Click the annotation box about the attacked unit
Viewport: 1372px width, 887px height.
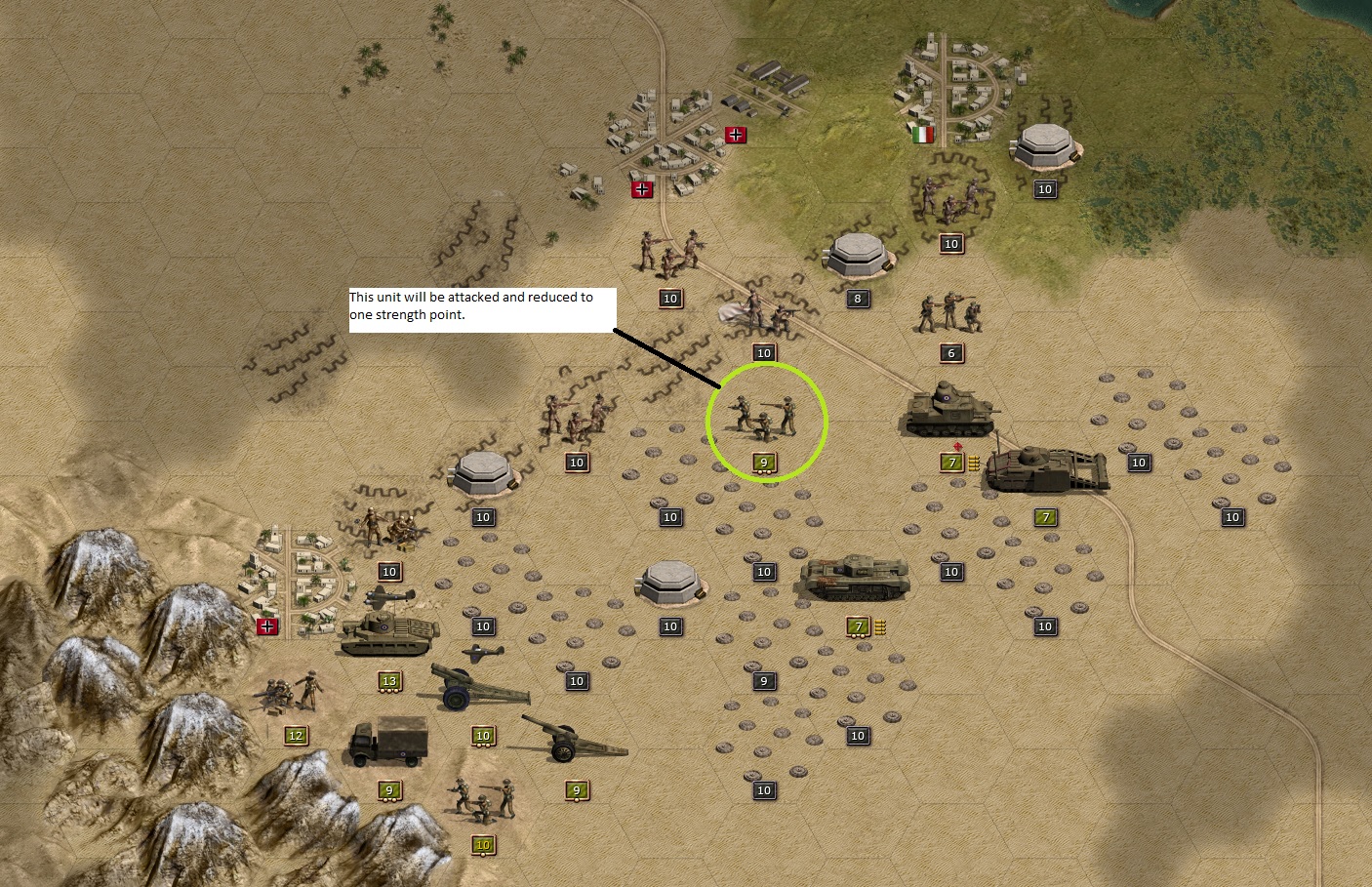(x=482, y=308)
